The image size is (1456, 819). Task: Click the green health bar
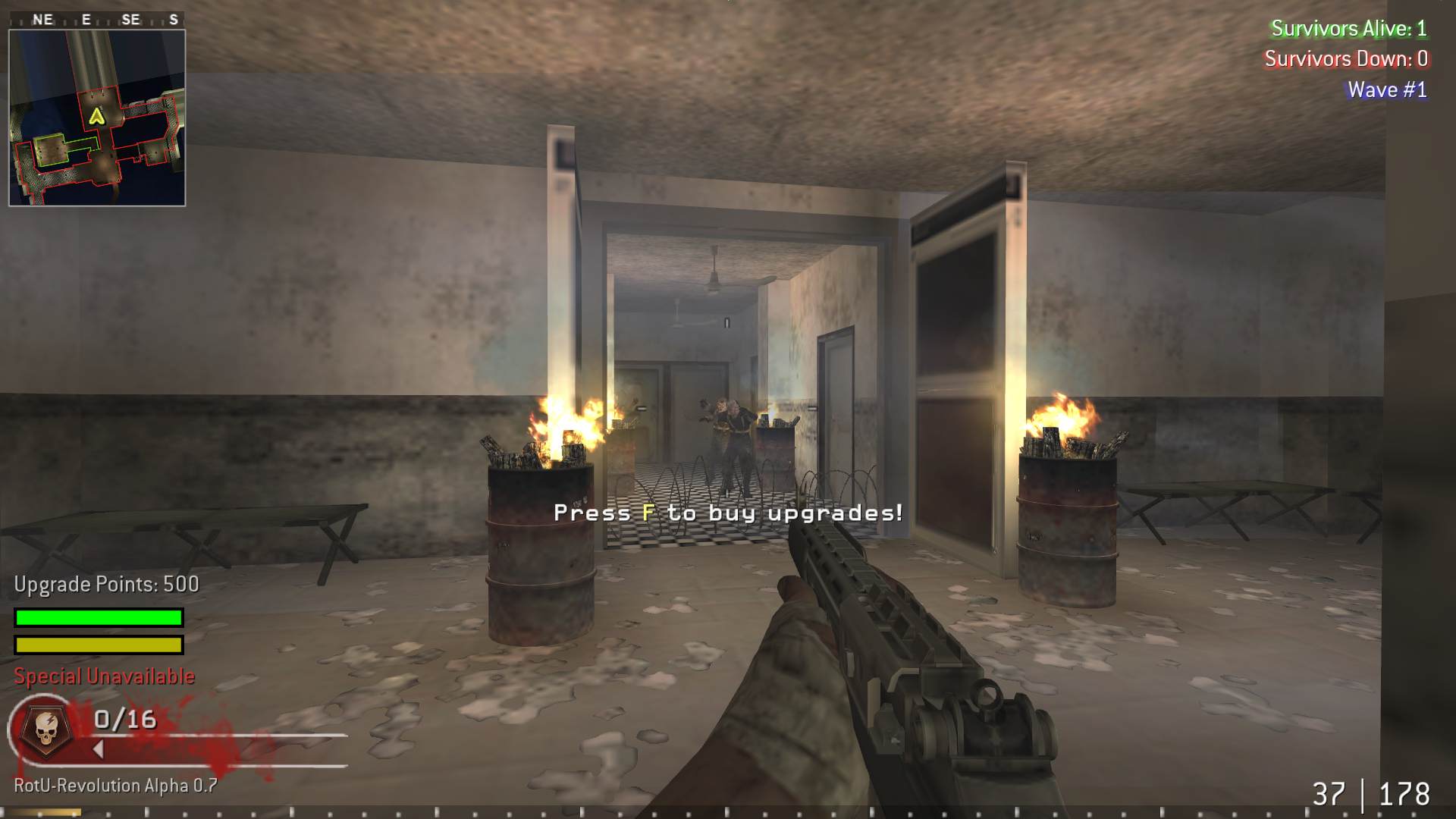coord(97,617)
